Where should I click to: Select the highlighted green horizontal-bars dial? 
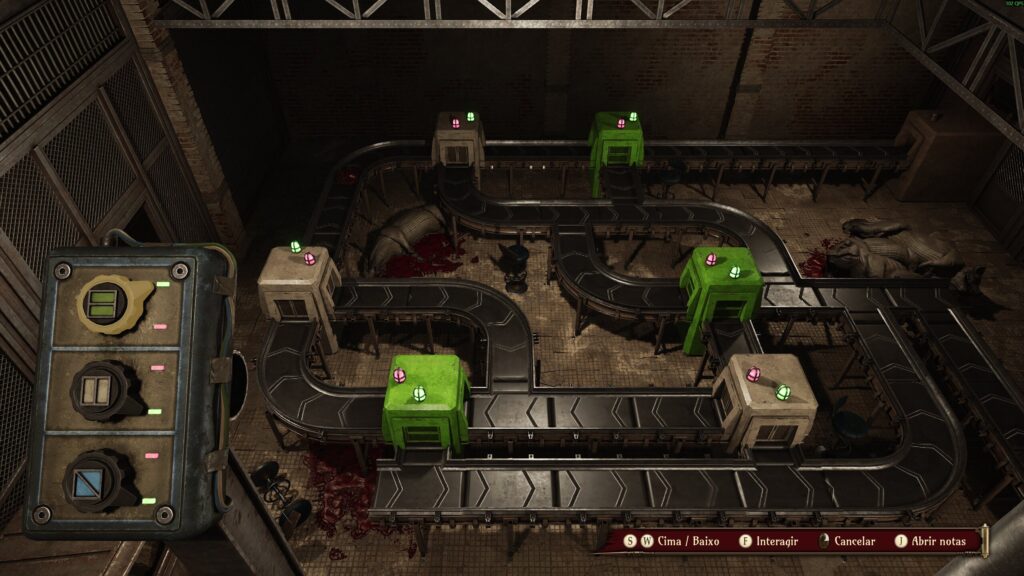[x=103, y=301]
